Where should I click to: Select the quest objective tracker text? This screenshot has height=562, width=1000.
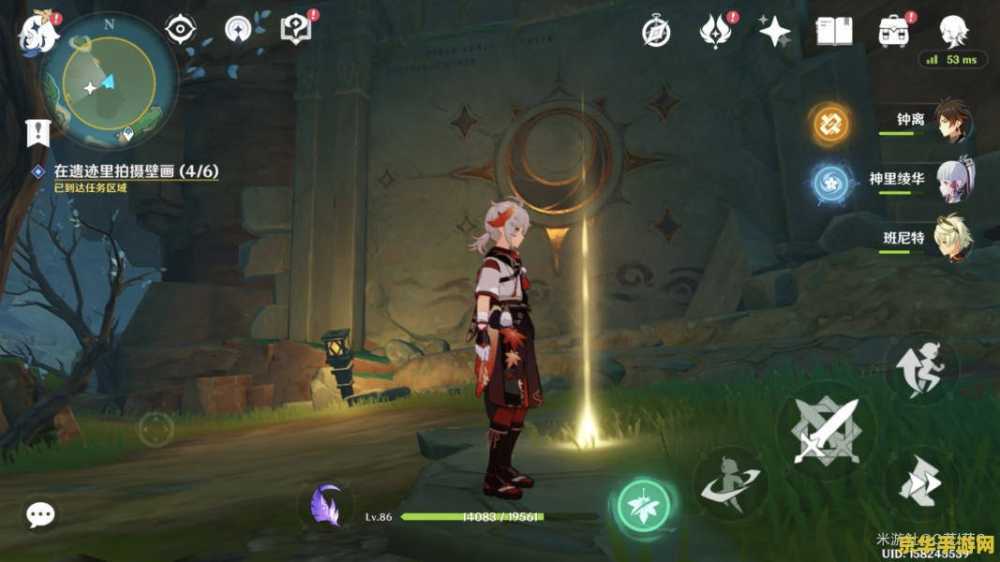136,171
